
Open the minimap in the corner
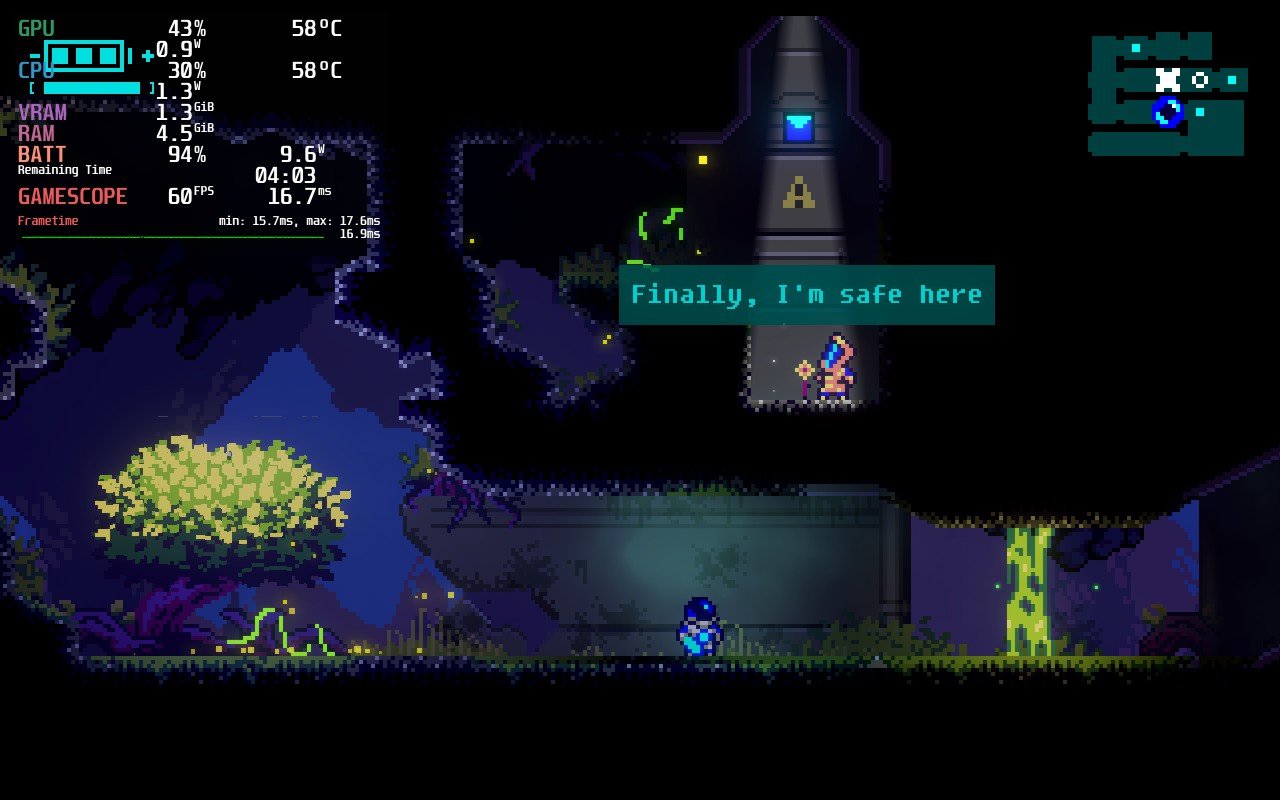pyautogui.click(x=1167, y=95)
